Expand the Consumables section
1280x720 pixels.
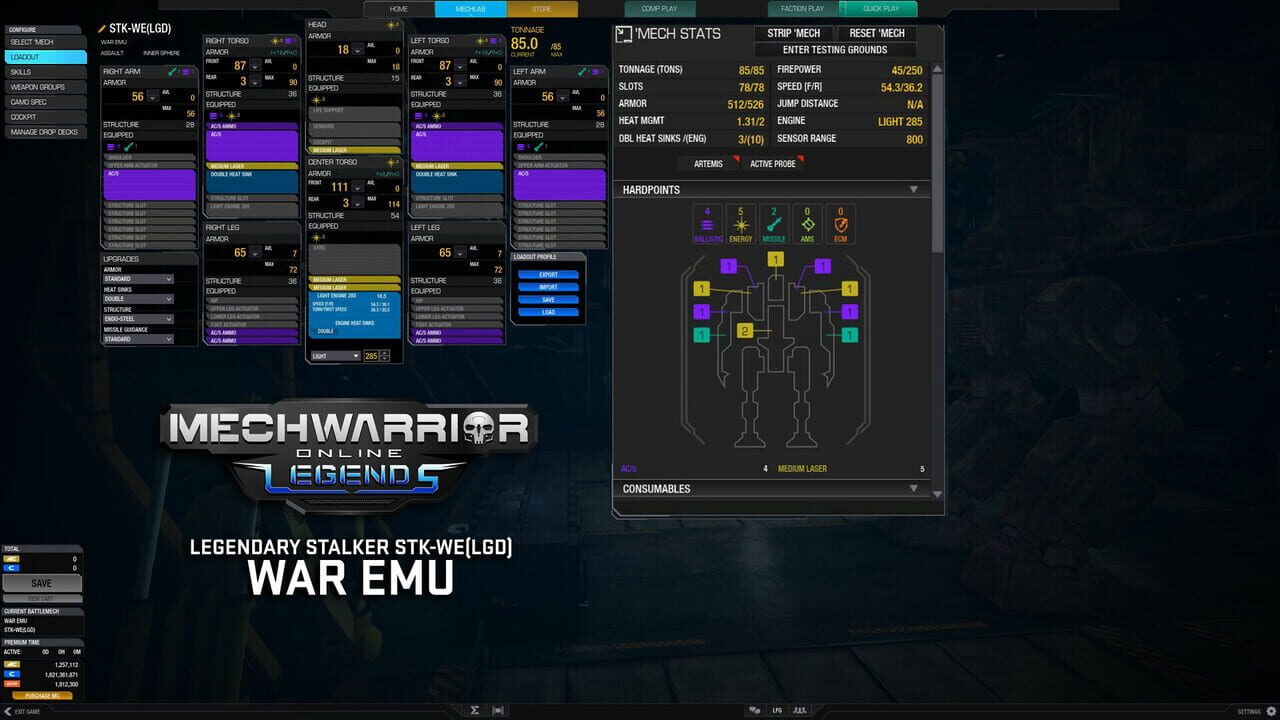click(x=912, y=489)
